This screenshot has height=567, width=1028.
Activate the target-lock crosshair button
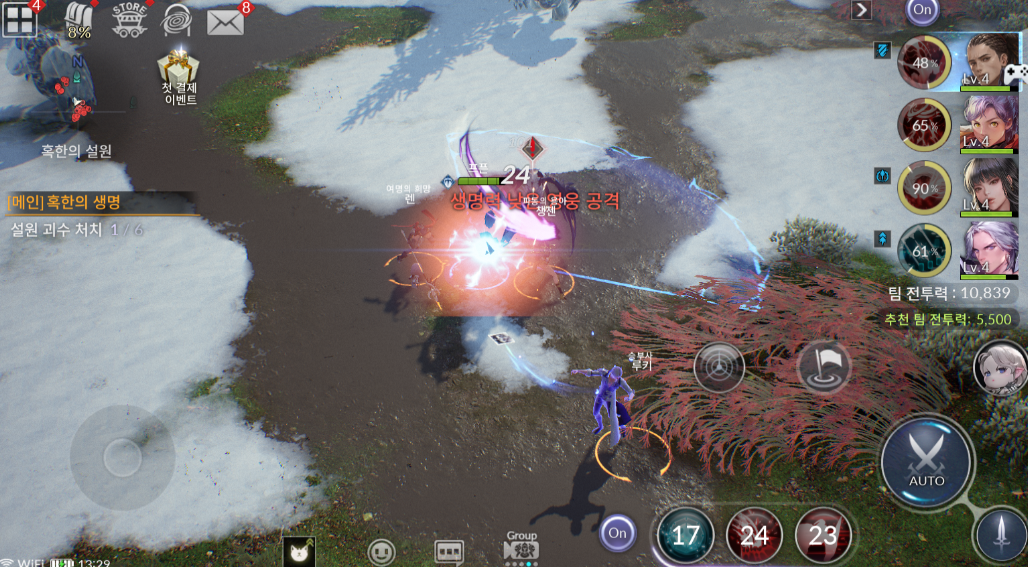click(x=719, y=367)
